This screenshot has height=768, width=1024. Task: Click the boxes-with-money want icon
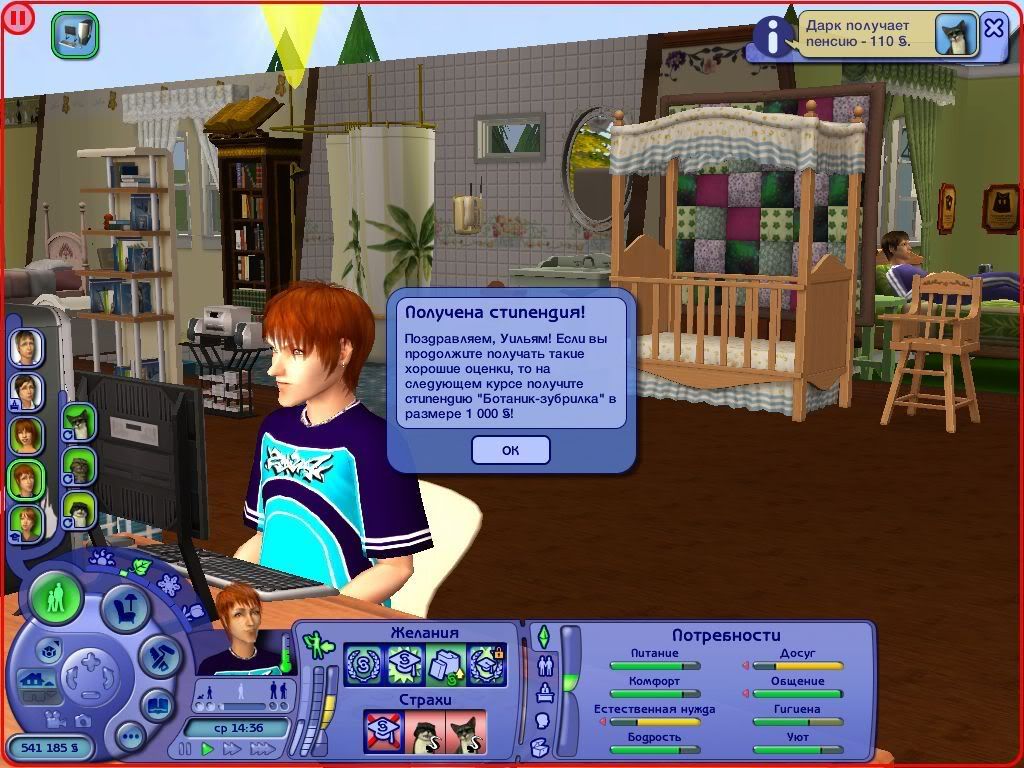click(445, 664)
